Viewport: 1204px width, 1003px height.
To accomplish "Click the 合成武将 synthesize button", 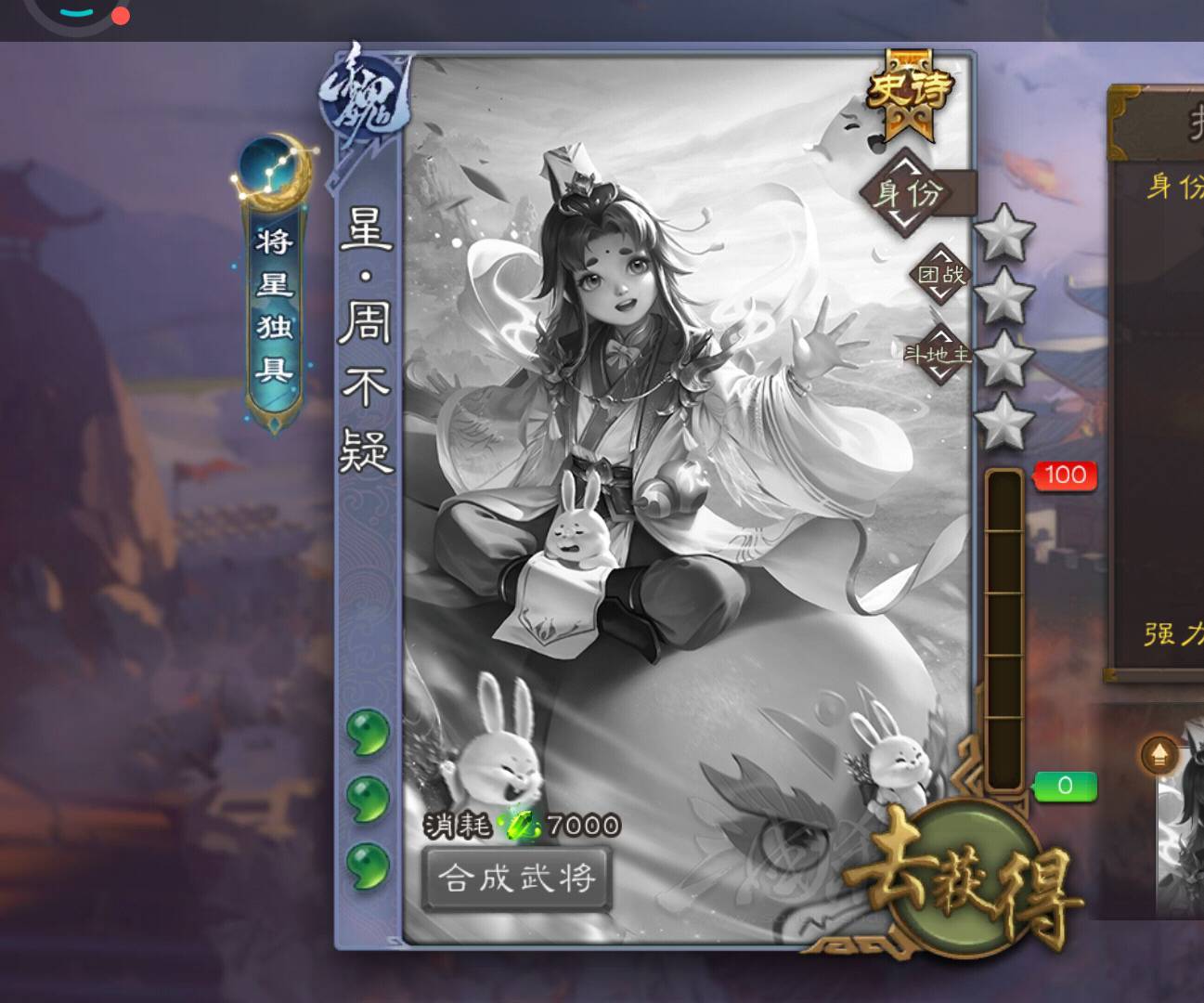I will click(516, 878).
